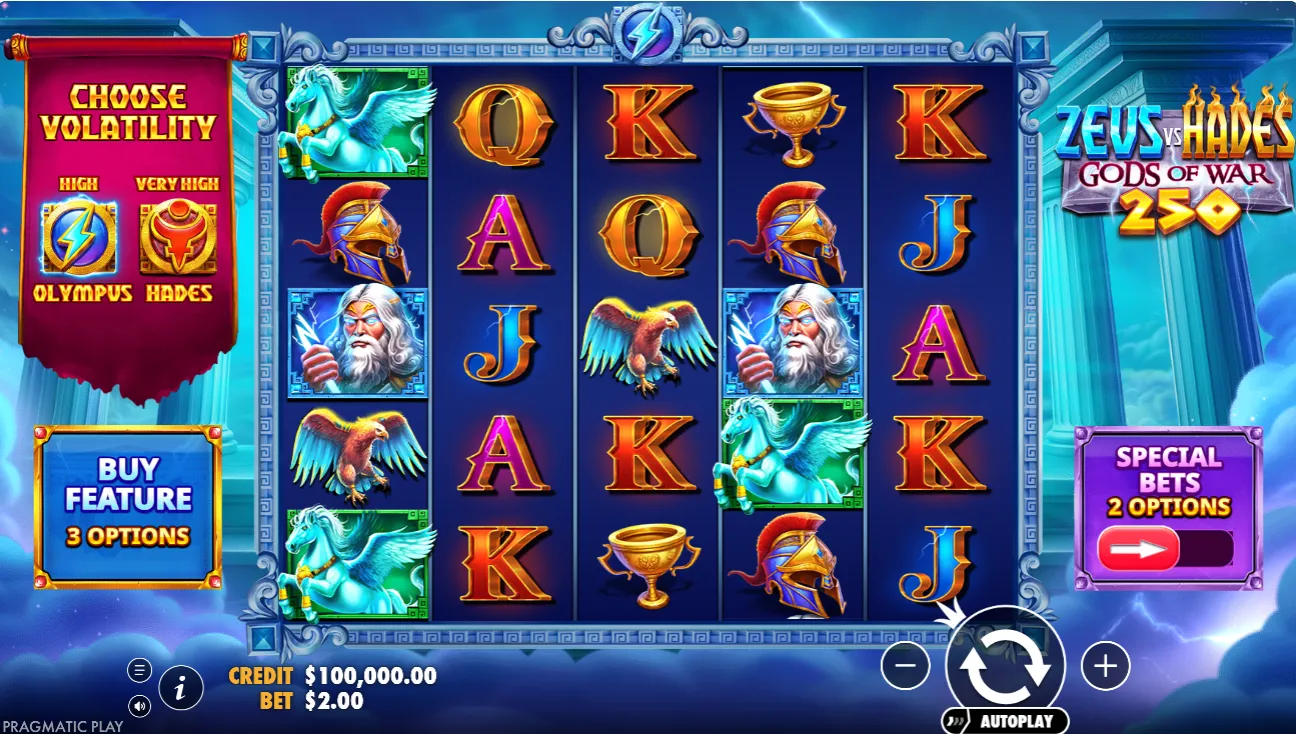Increase the bet with the plus button
The width and height of the screenshot is (1296, 734).
click(x=1105, y=665)
